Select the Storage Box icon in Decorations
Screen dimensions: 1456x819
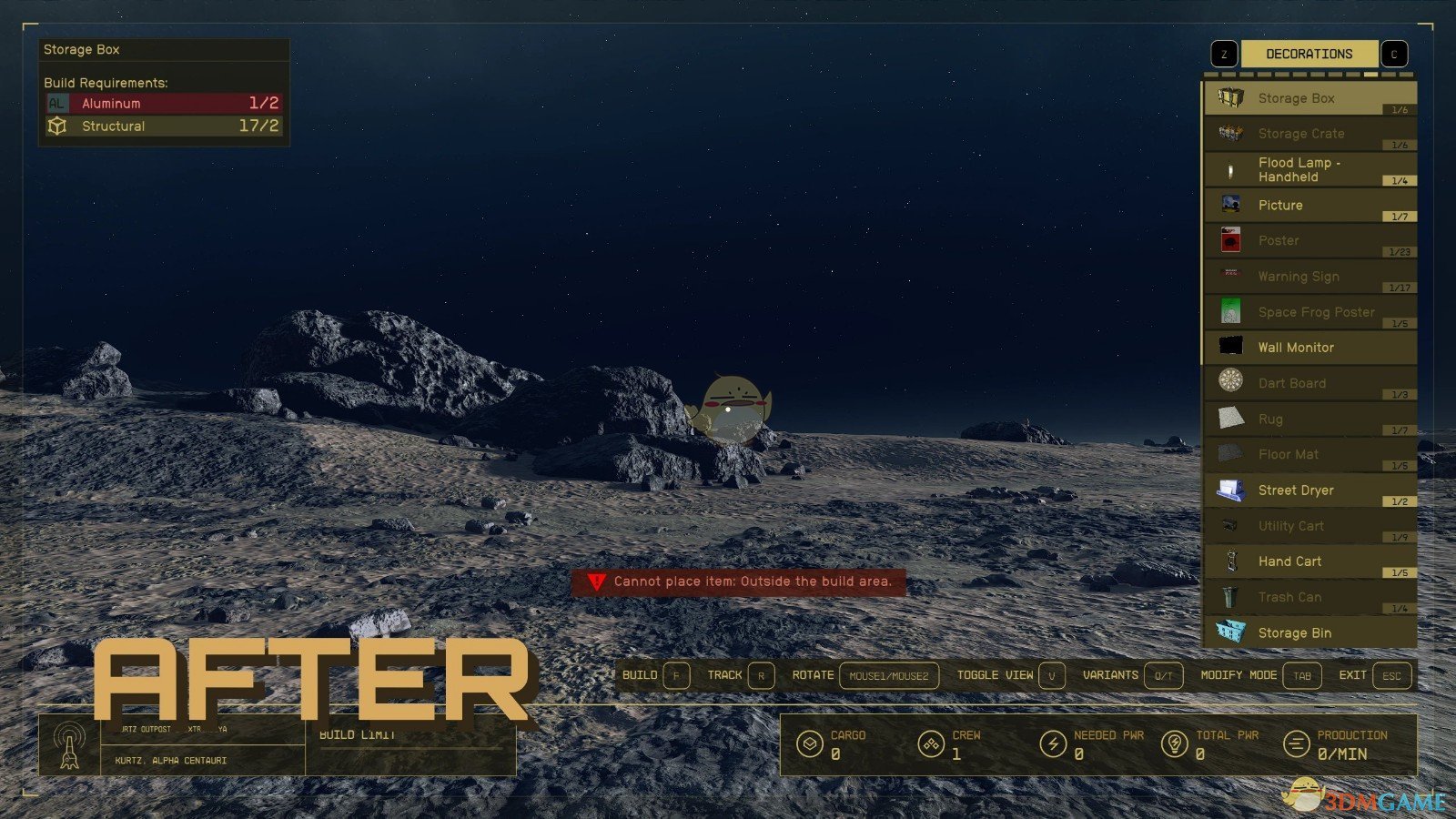(x=1233, y=97)
